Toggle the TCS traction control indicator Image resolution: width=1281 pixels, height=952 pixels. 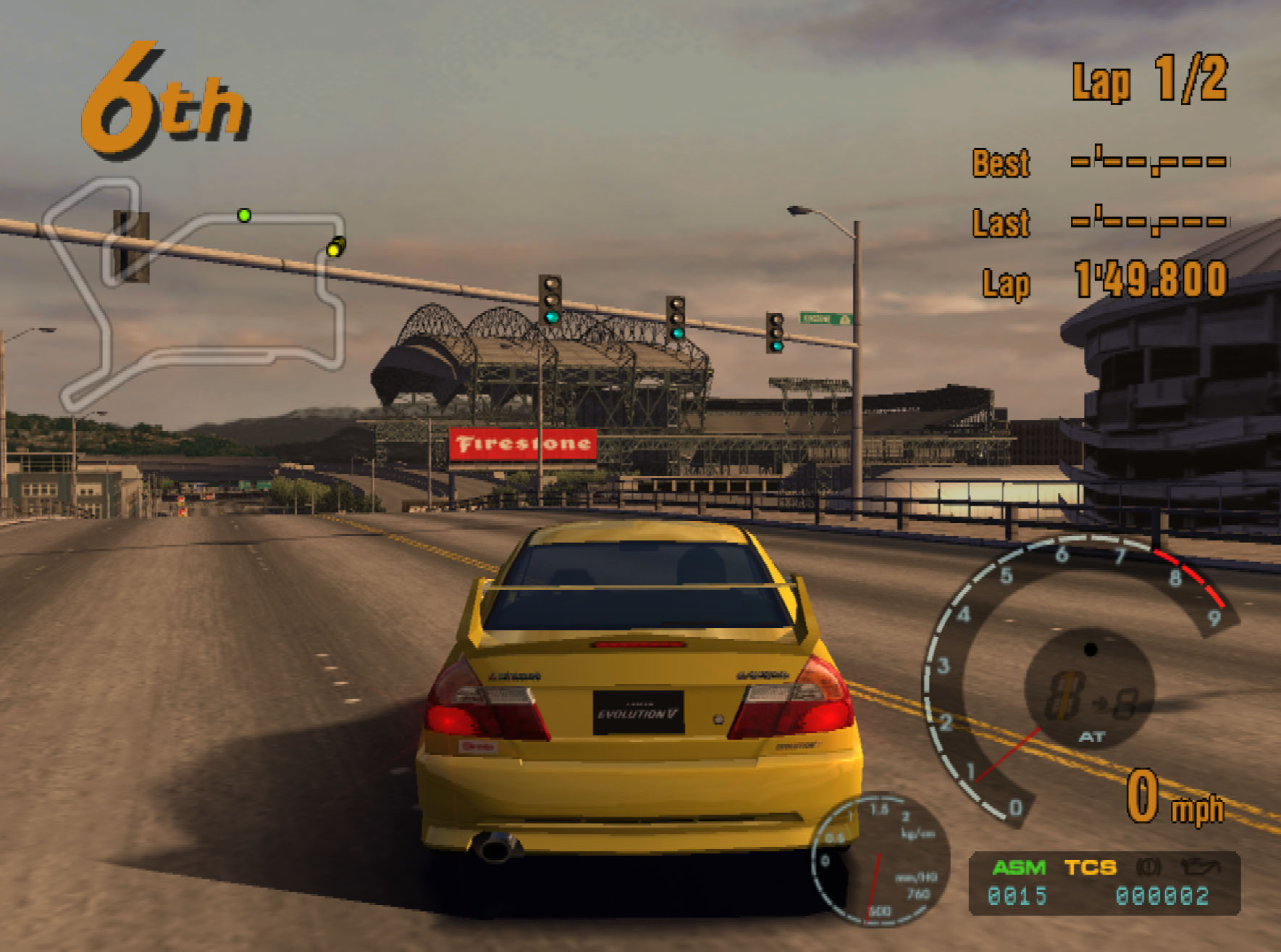coord(1090,868)
